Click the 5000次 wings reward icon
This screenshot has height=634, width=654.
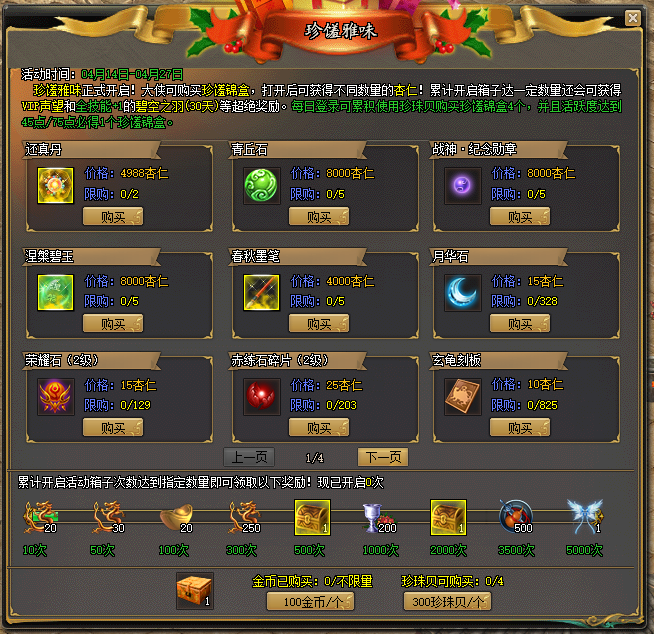(584, 518)
